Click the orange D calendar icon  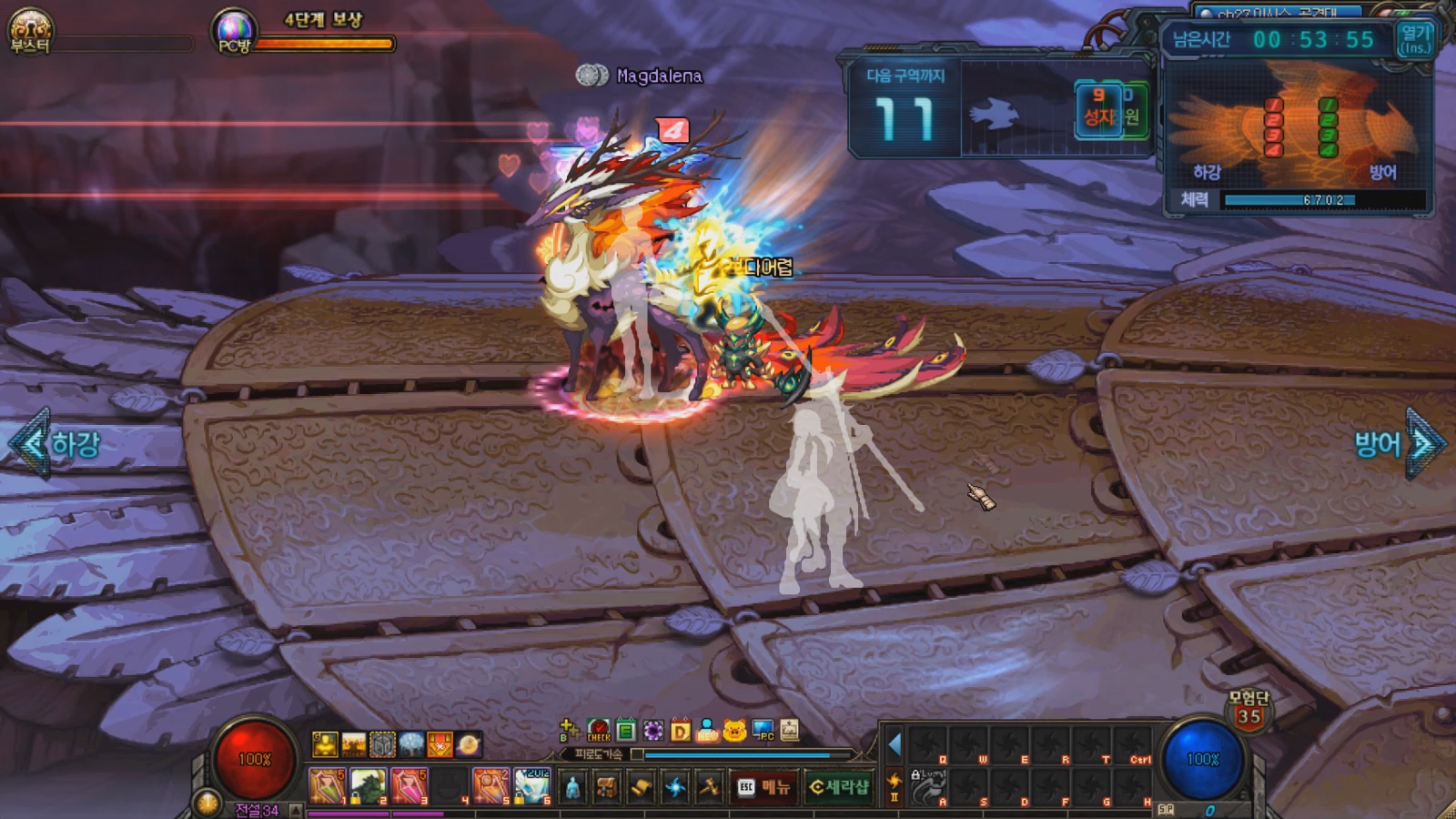(680, 731)
